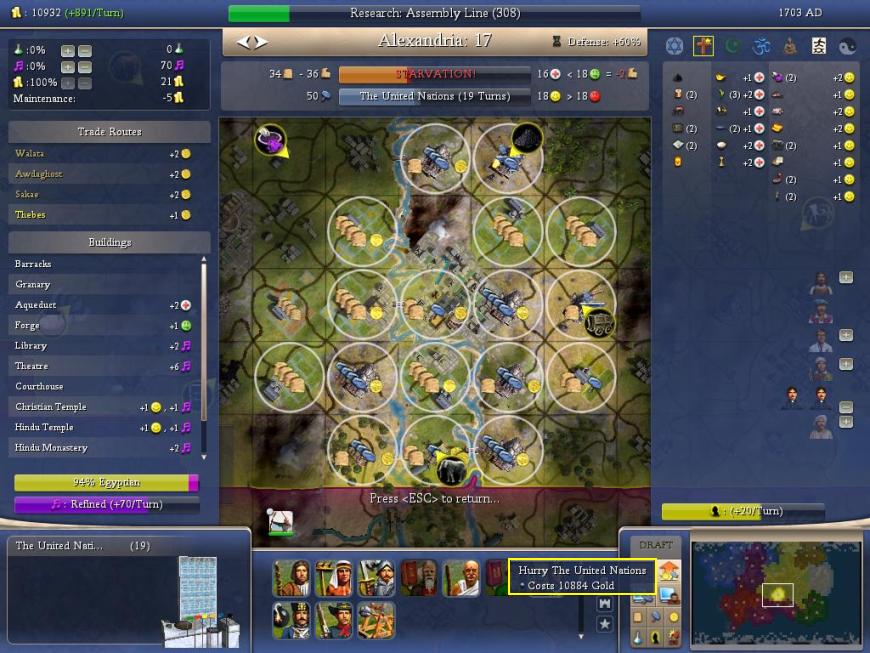Emphasize commerce with the gold coin button
This screenshot has width=870, height=653.
(673, 617)
